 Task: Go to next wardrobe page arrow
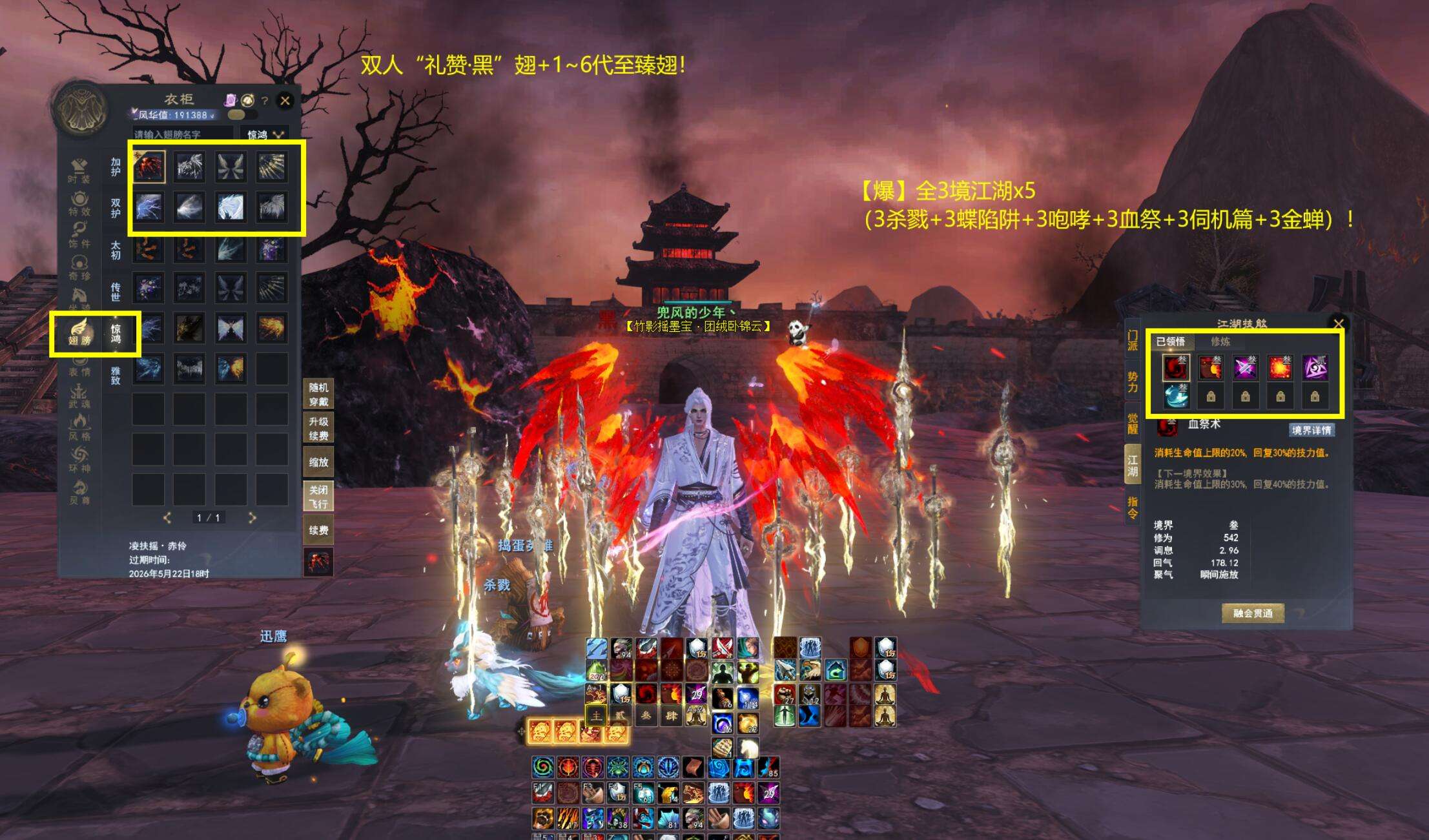pos(252,518)
